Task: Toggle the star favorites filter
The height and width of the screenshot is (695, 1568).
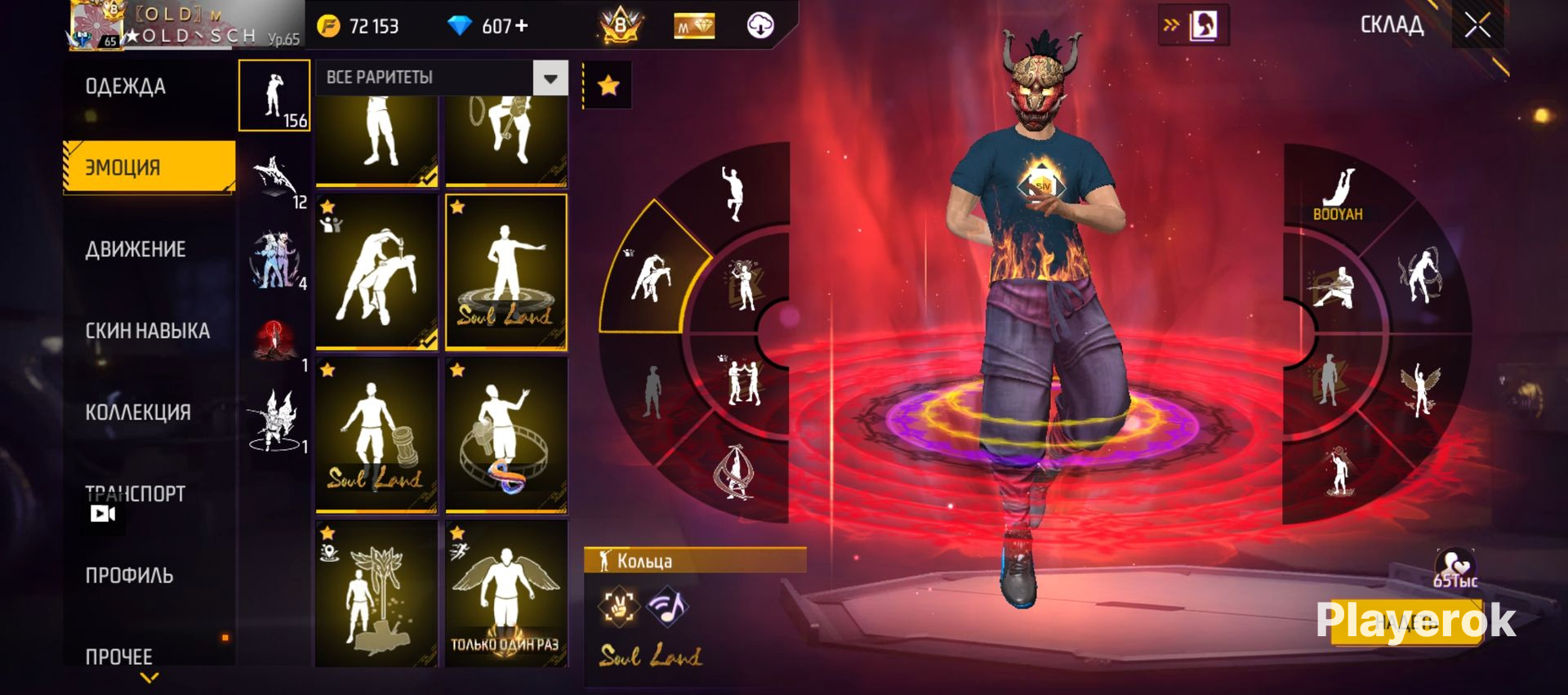Action: 608,85
